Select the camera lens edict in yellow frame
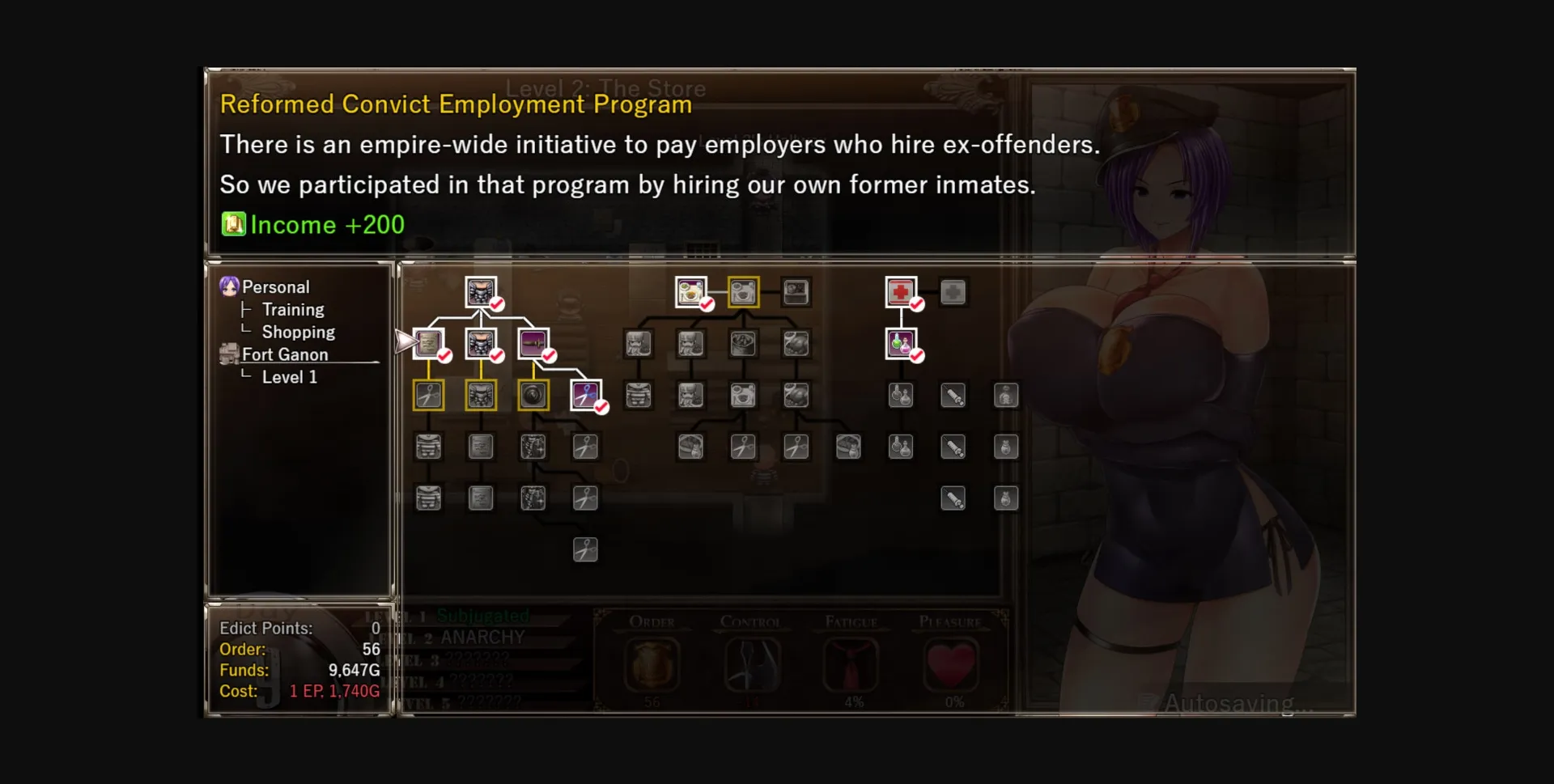Viewport: 1554px width, 784px height. pos(534,395)
